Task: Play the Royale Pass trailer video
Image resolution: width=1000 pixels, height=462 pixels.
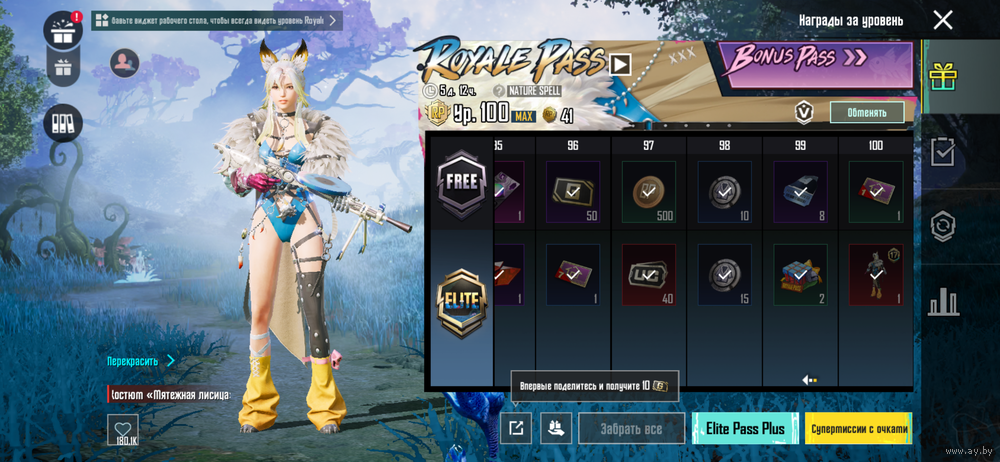Action: click(x=620, y=64)
